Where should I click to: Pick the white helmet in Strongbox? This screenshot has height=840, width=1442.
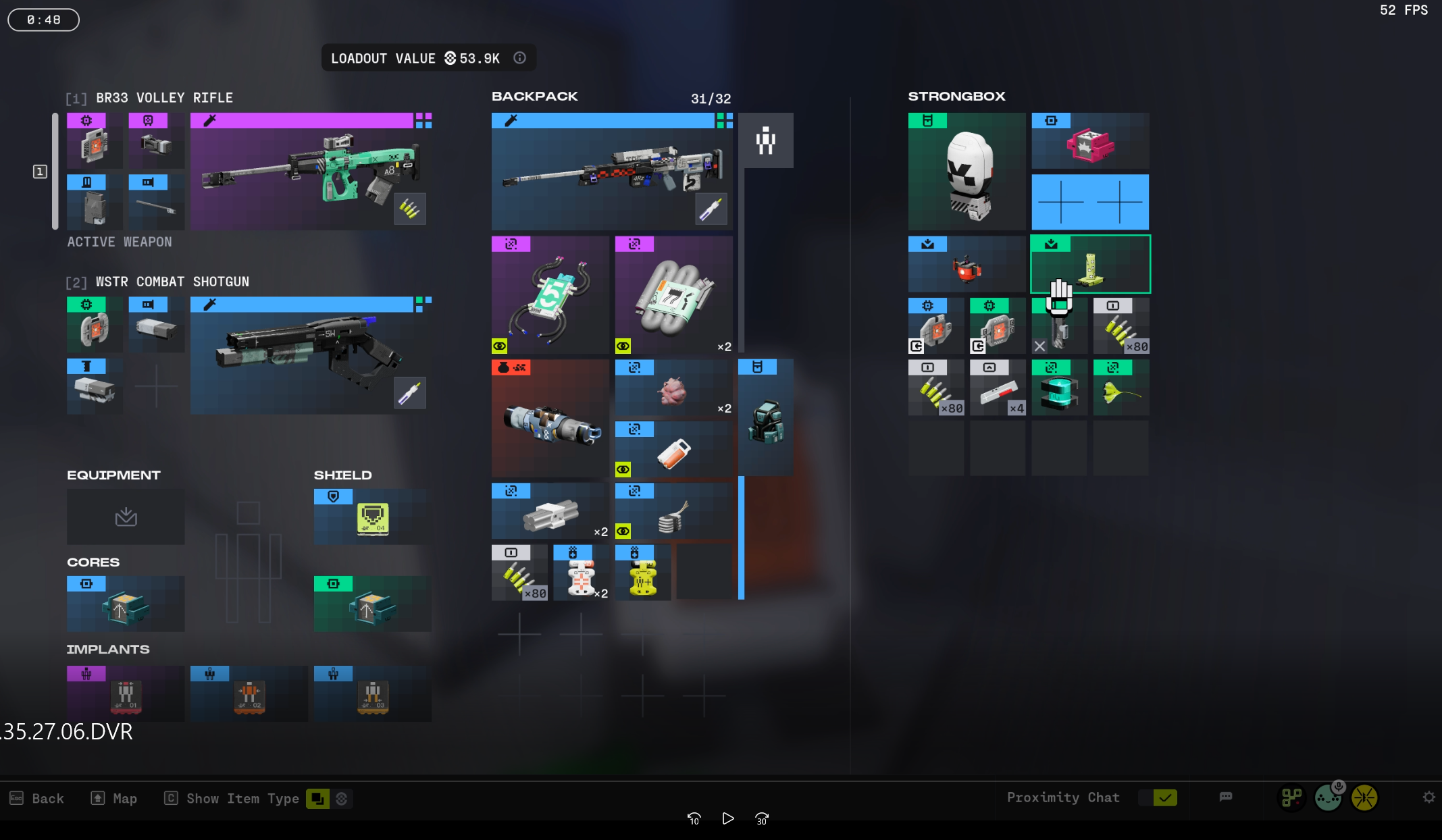(x=967, y=172)
